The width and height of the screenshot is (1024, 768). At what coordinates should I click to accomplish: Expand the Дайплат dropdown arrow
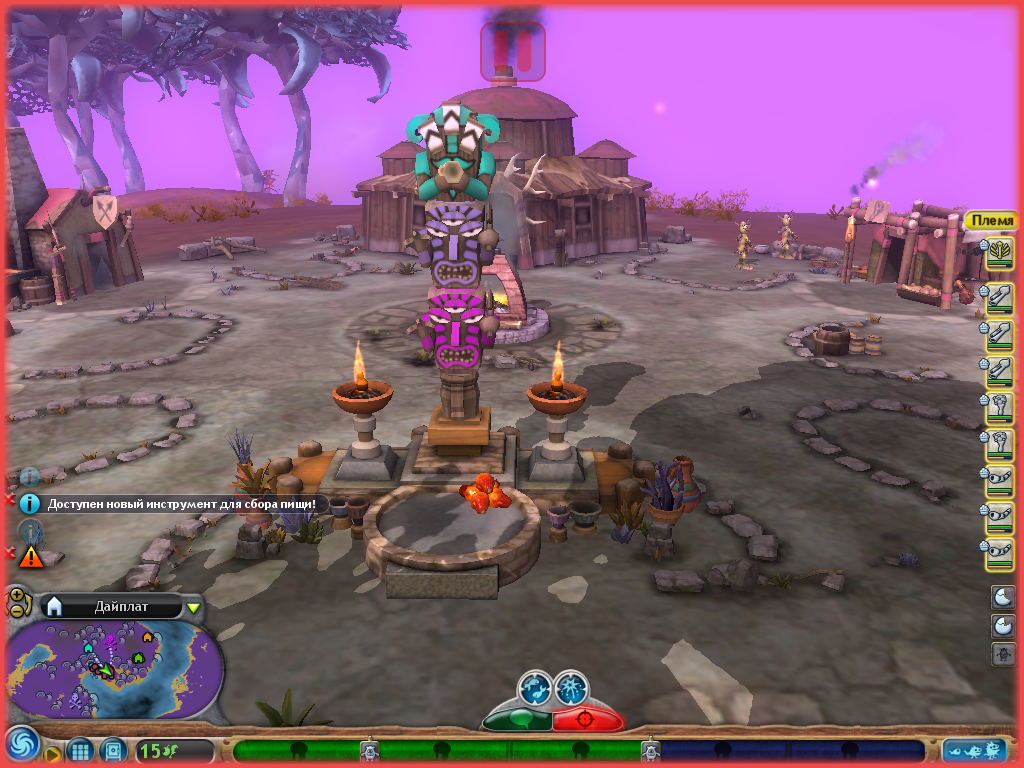(194, 606)
